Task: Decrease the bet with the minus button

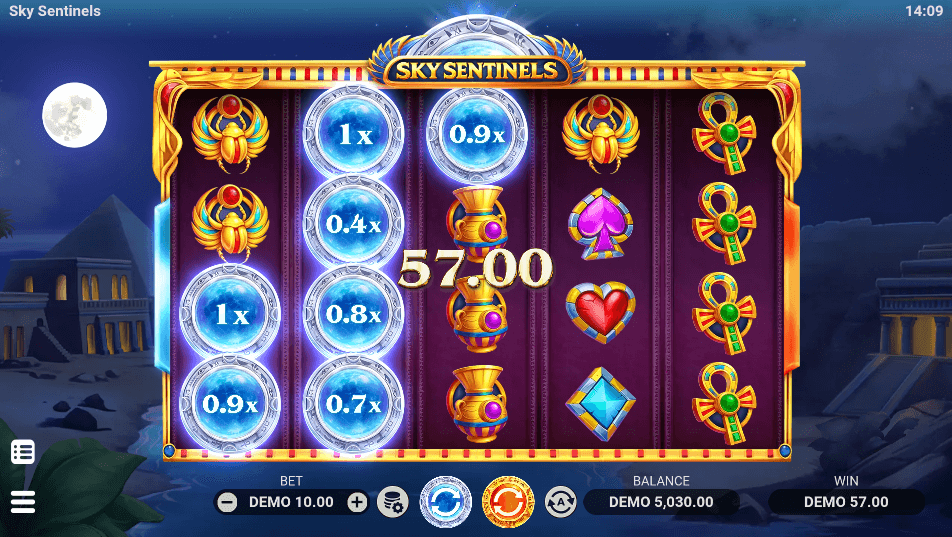Action: (227, 502)
